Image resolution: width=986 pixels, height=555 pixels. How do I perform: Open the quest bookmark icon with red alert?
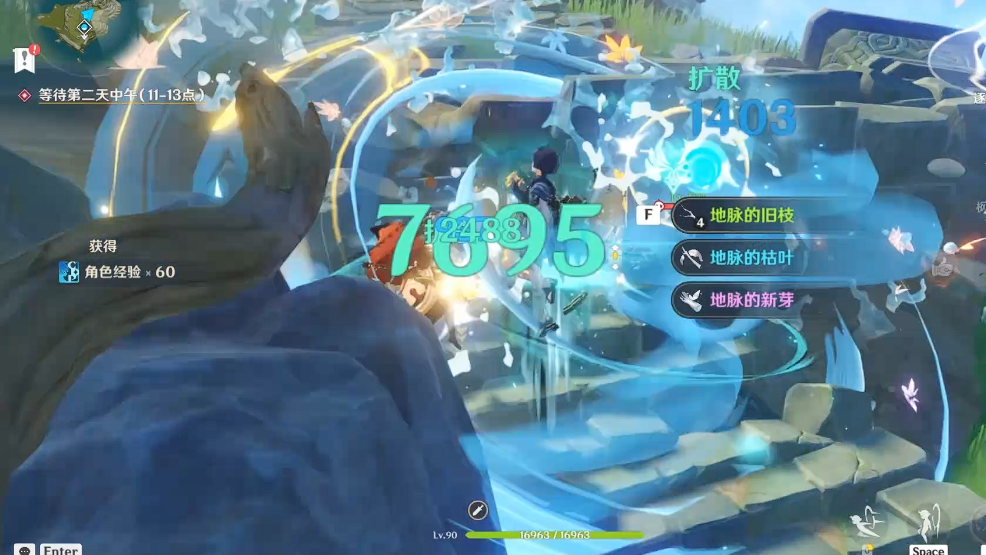tap(25, 58)
